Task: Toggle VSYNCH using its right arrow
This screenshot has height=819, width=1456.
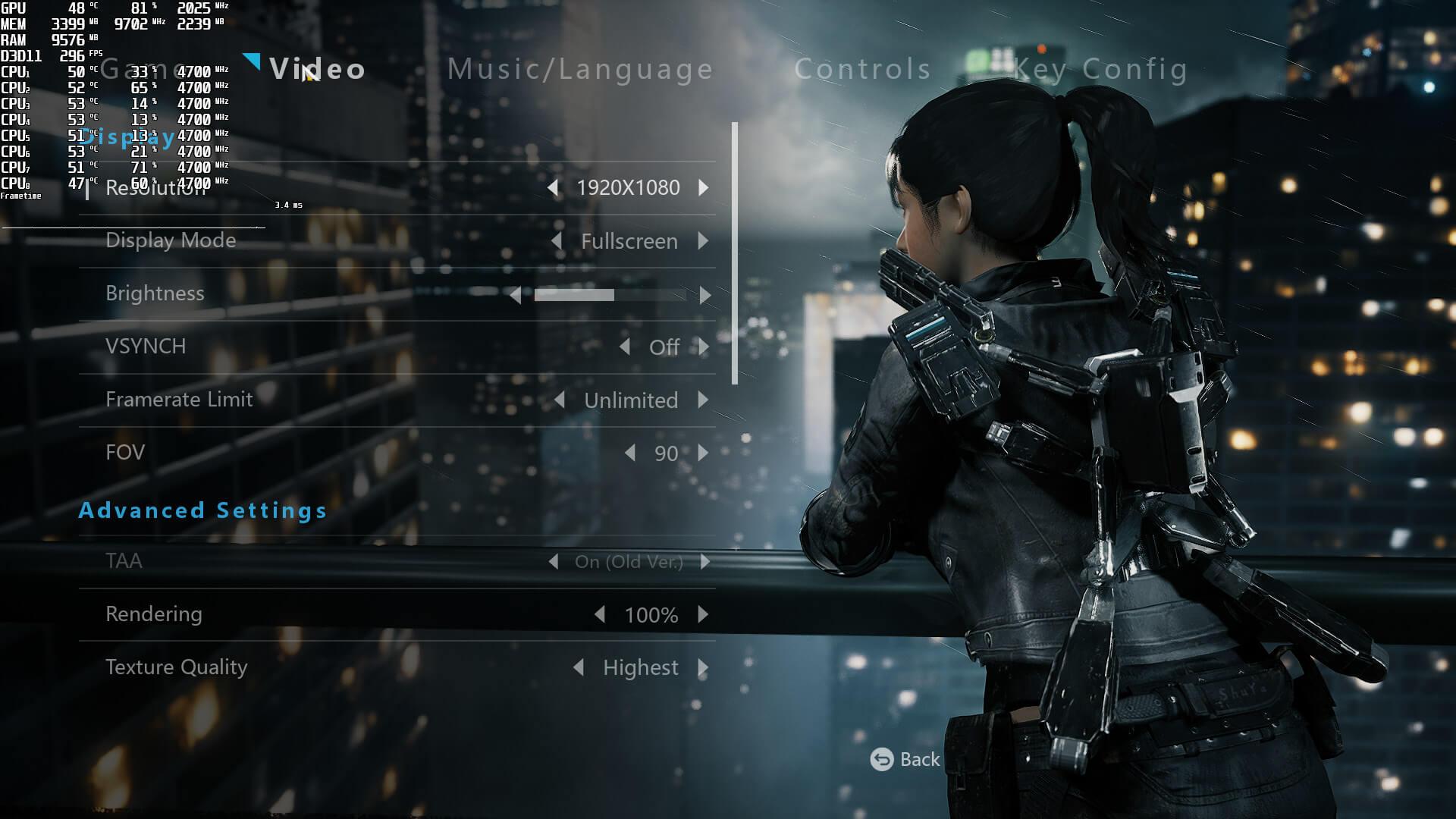Action: (704, 347)
